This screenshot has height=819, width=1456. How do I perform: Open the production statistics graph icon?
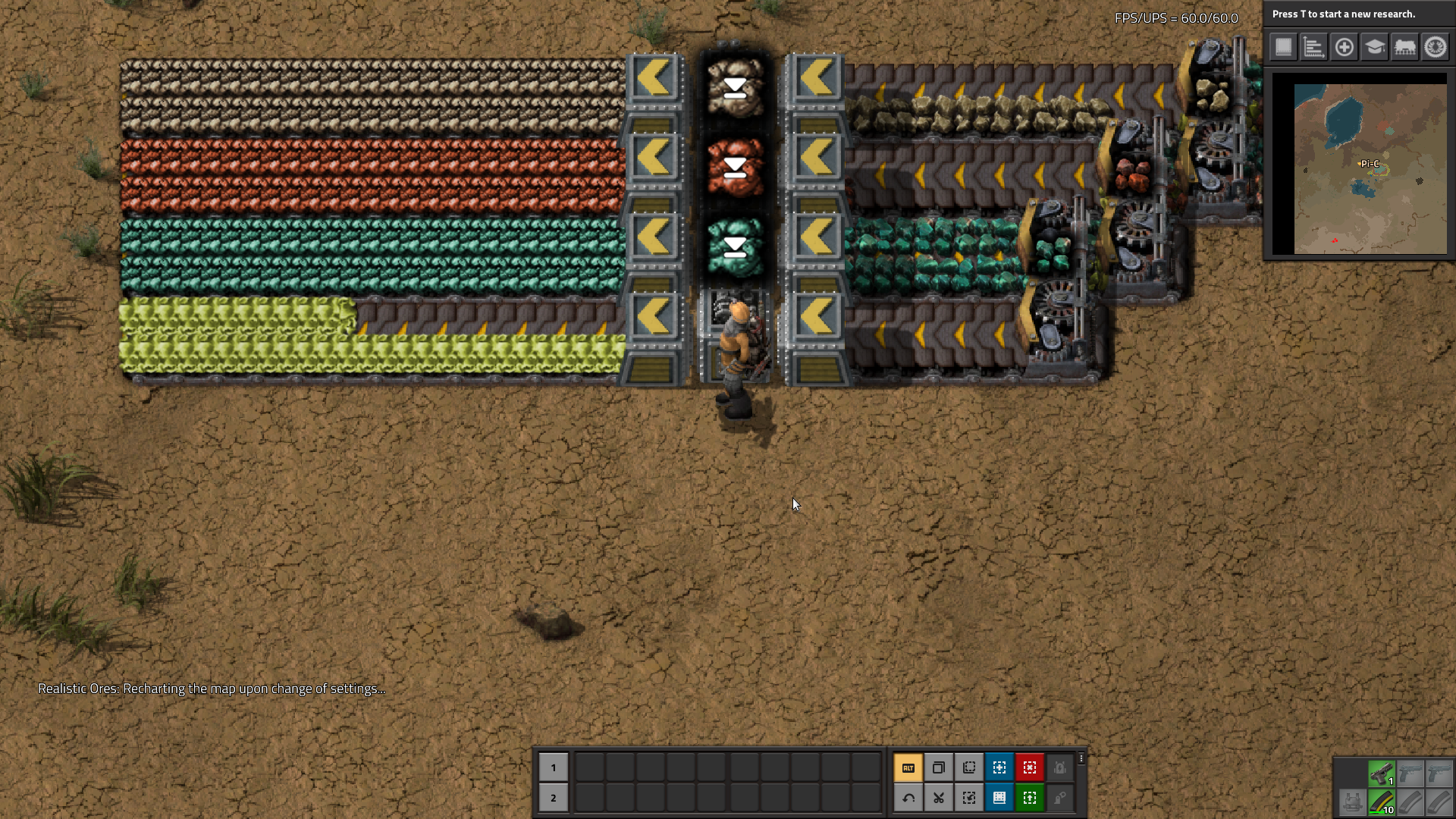1313,47
